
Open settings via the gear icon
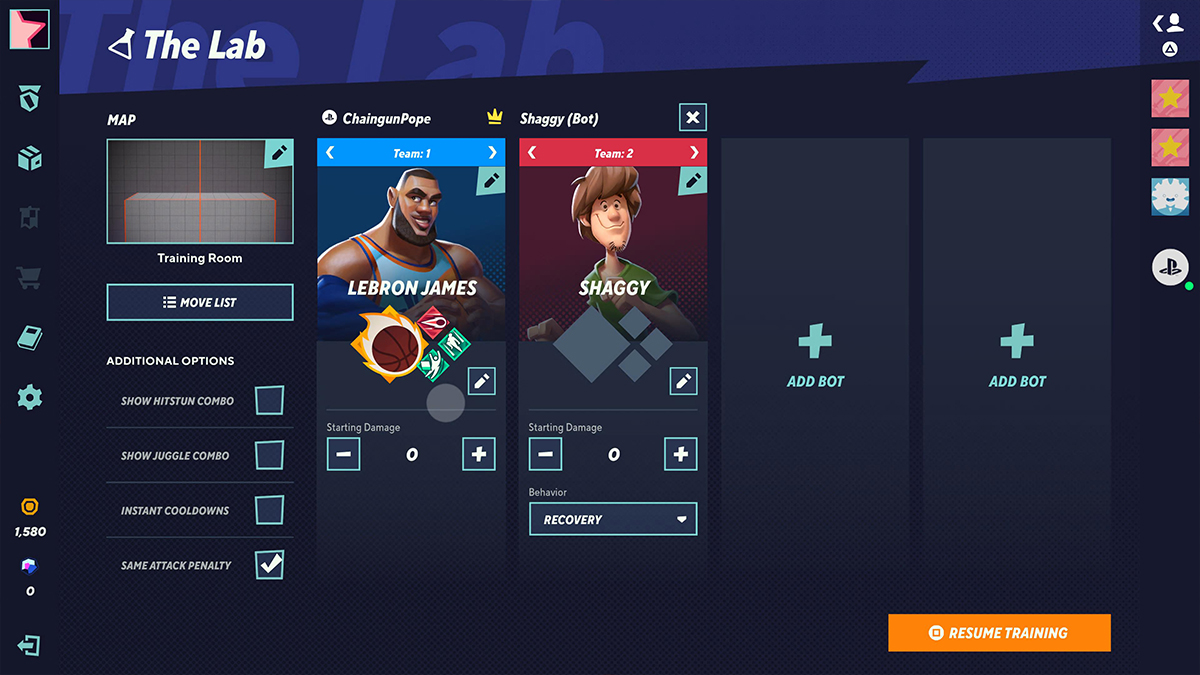[30, 398]
